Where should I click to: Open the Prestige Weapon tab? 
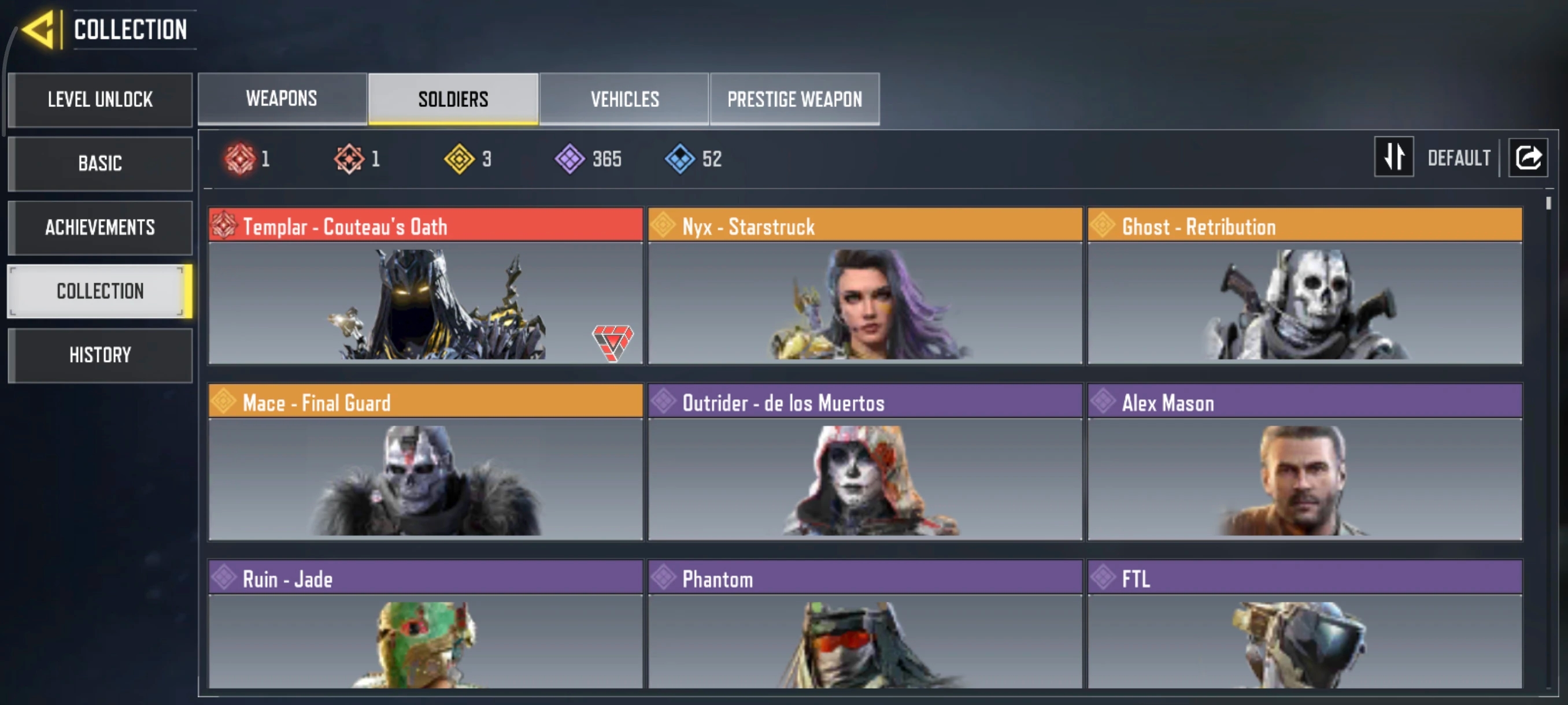coord(794,99)
